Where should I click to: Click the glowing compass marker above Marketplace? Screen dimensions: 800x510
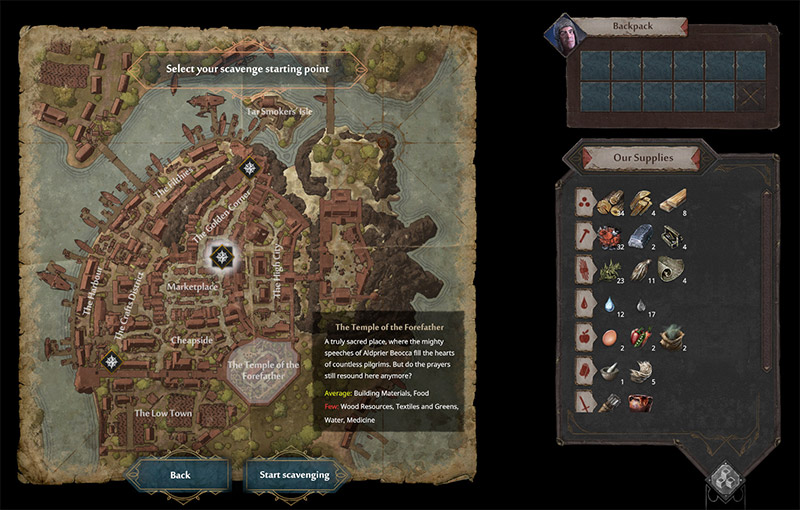click(x=221, y=258)
